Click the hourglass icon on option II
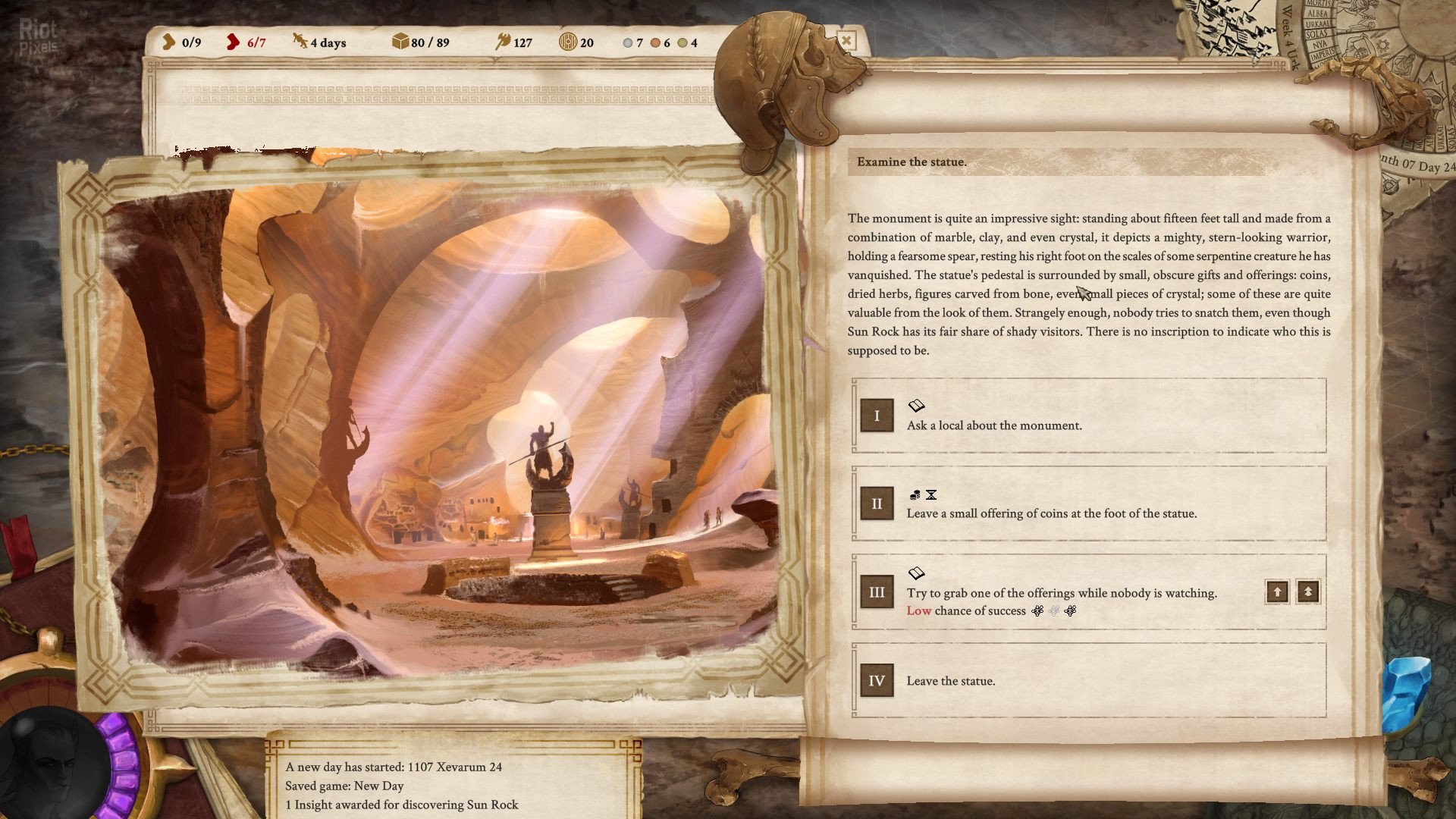This screenshot has width=1456, height=819. [x=932, y=494]
